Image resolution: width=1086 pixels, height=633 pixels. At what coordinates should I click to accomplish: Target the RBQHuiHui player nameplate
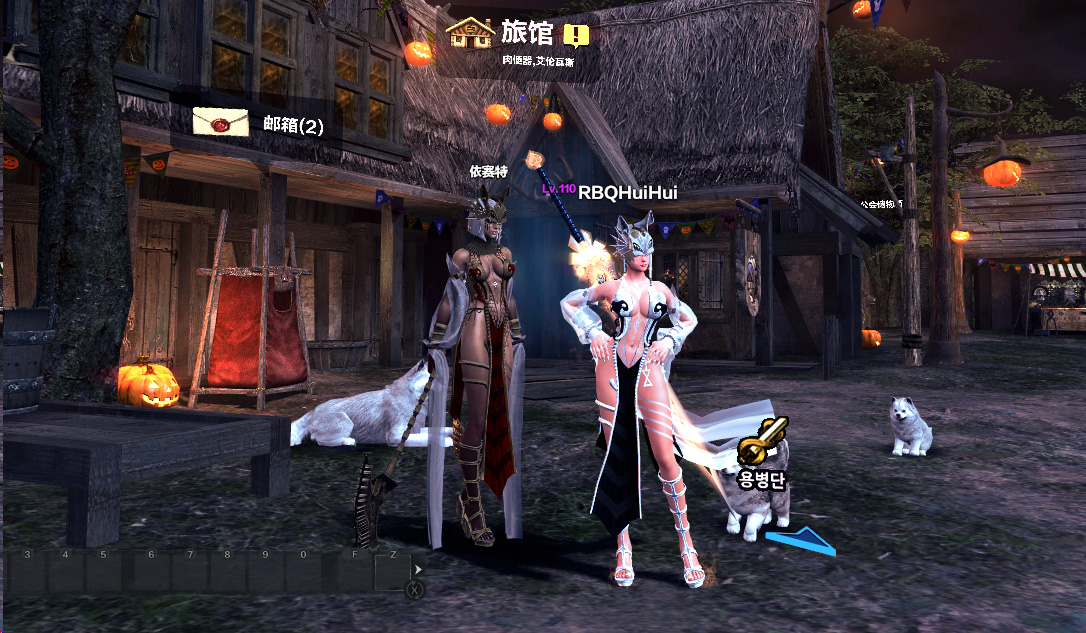616,192
